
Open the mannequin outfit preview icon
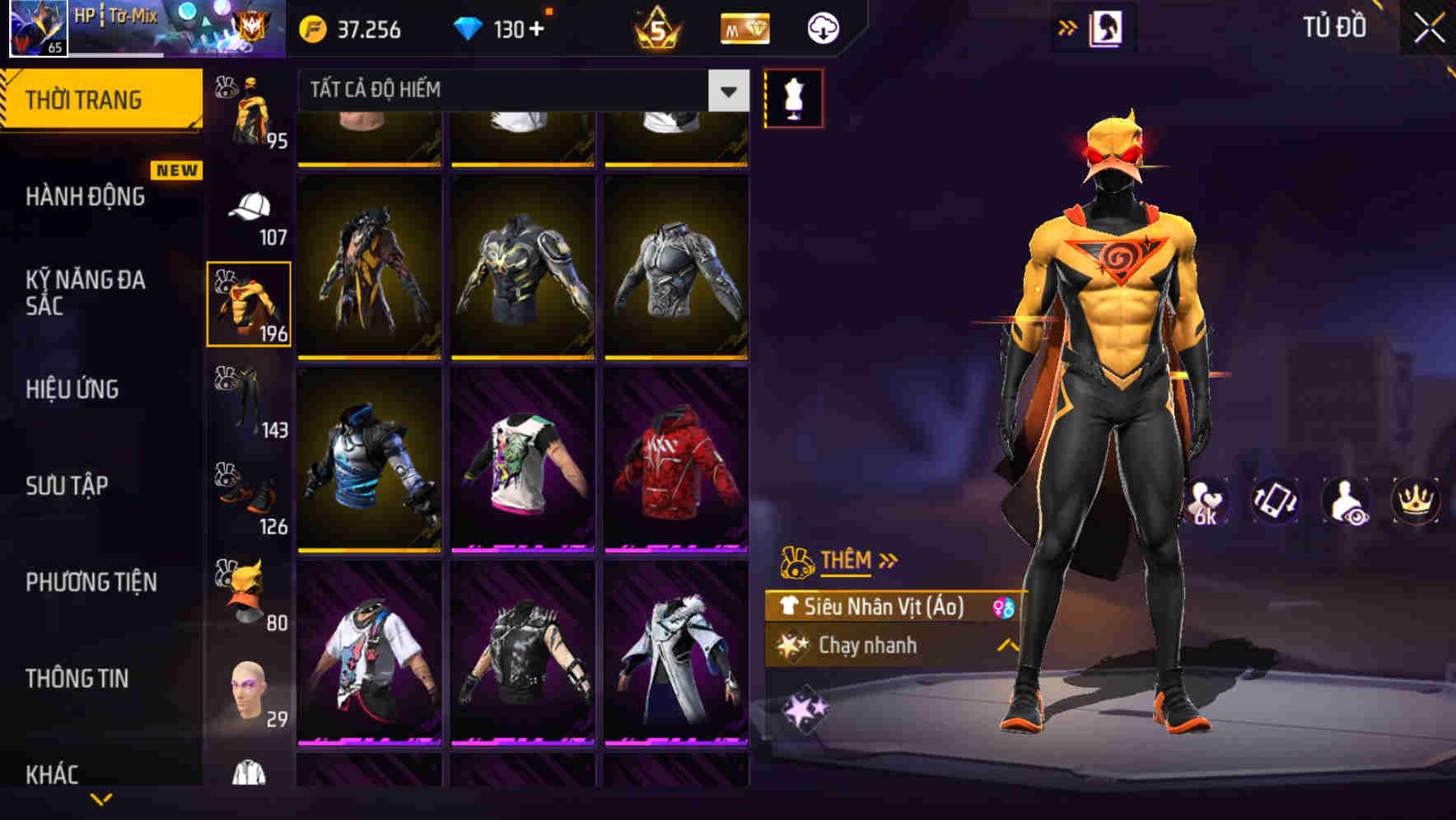[793, 96]
